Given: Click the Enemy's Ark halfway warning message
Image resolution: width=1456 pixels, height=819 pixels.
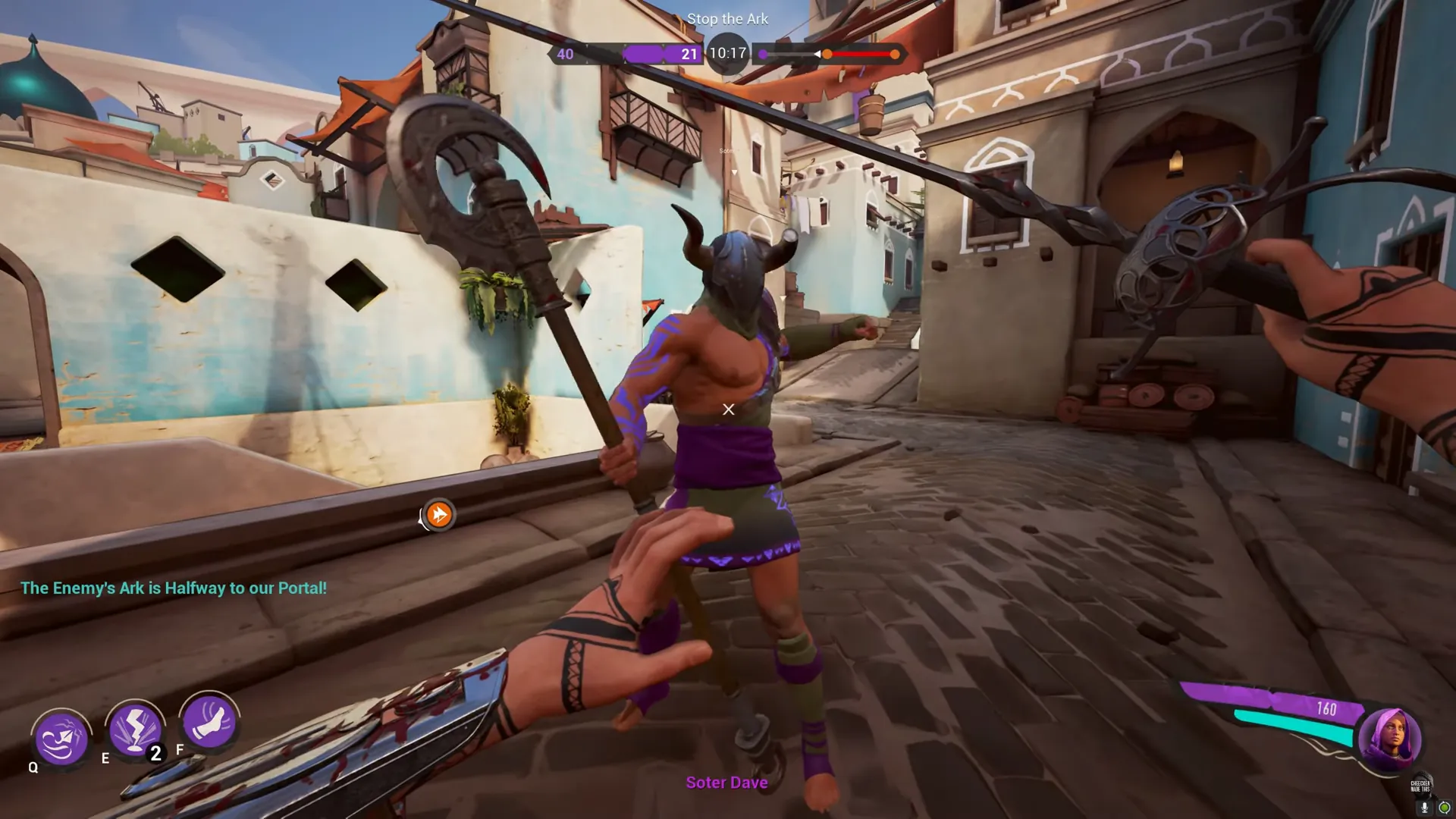Looking at the screenshot, I should [x=174, y=588].
